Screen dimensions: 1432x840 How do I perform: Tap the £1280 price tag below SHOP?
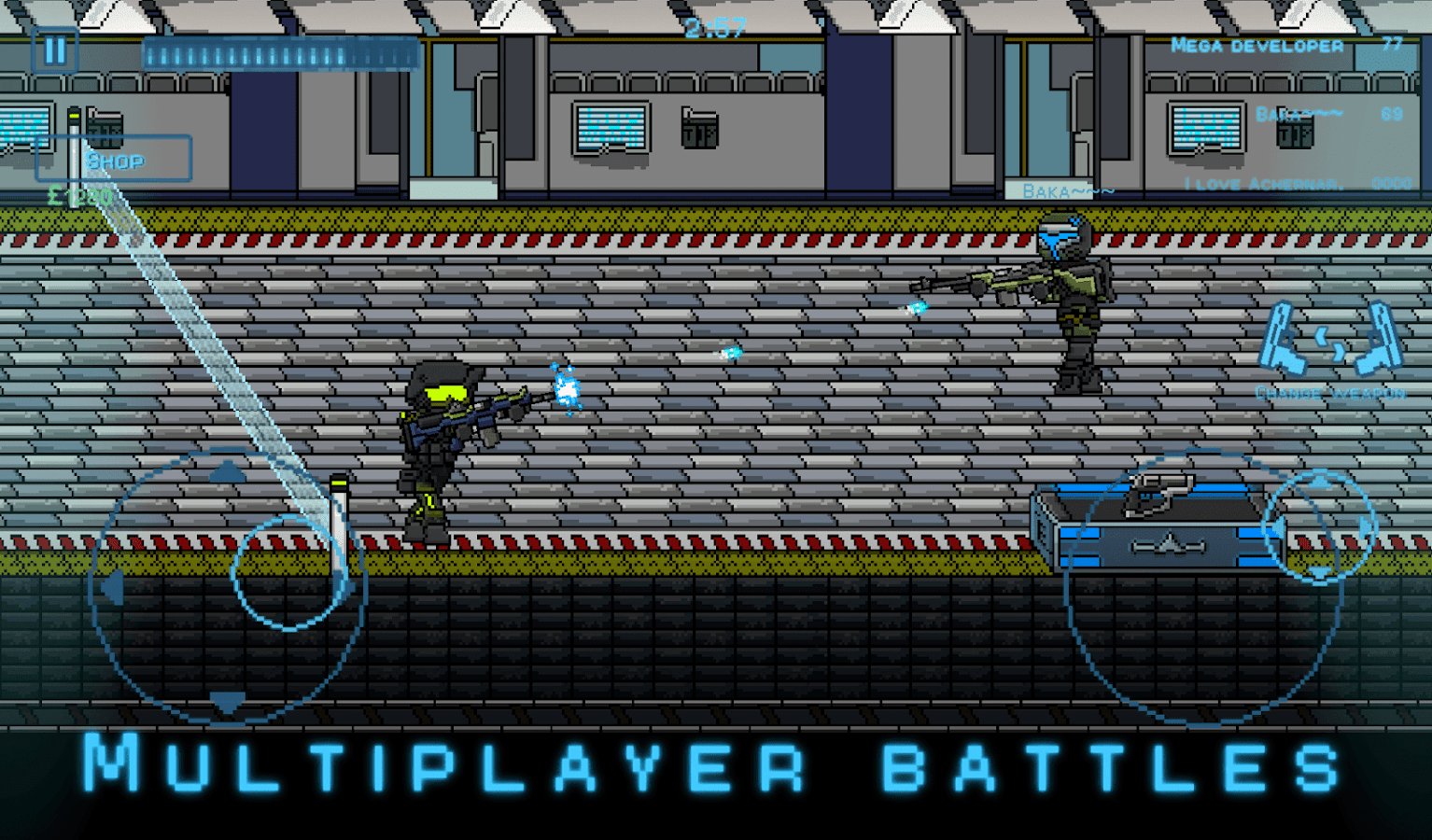point(78,197)
